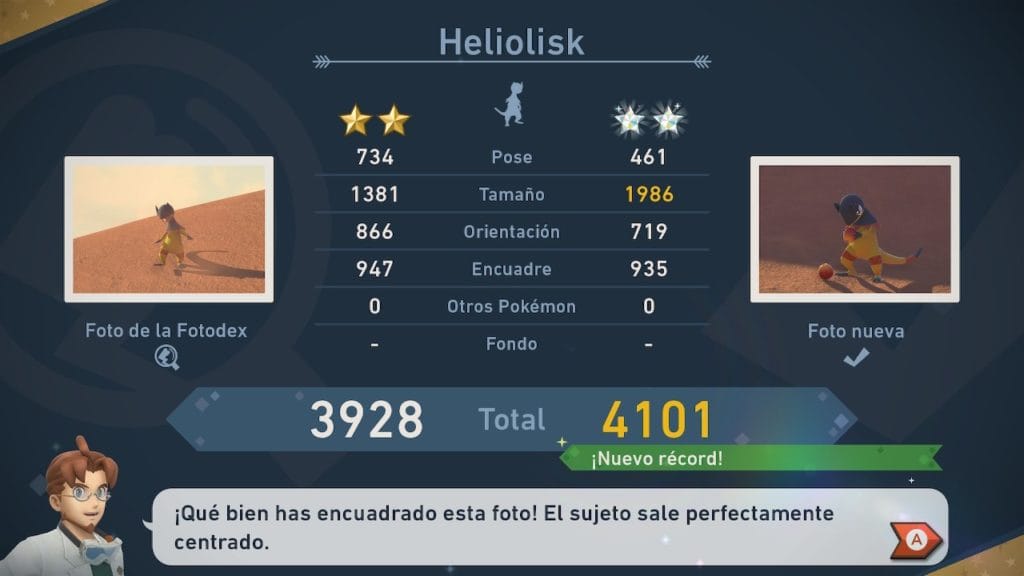1024x576 pixels.
Task: Choose the Foto nueva thumbnail
Action: [x=855, y=229]
